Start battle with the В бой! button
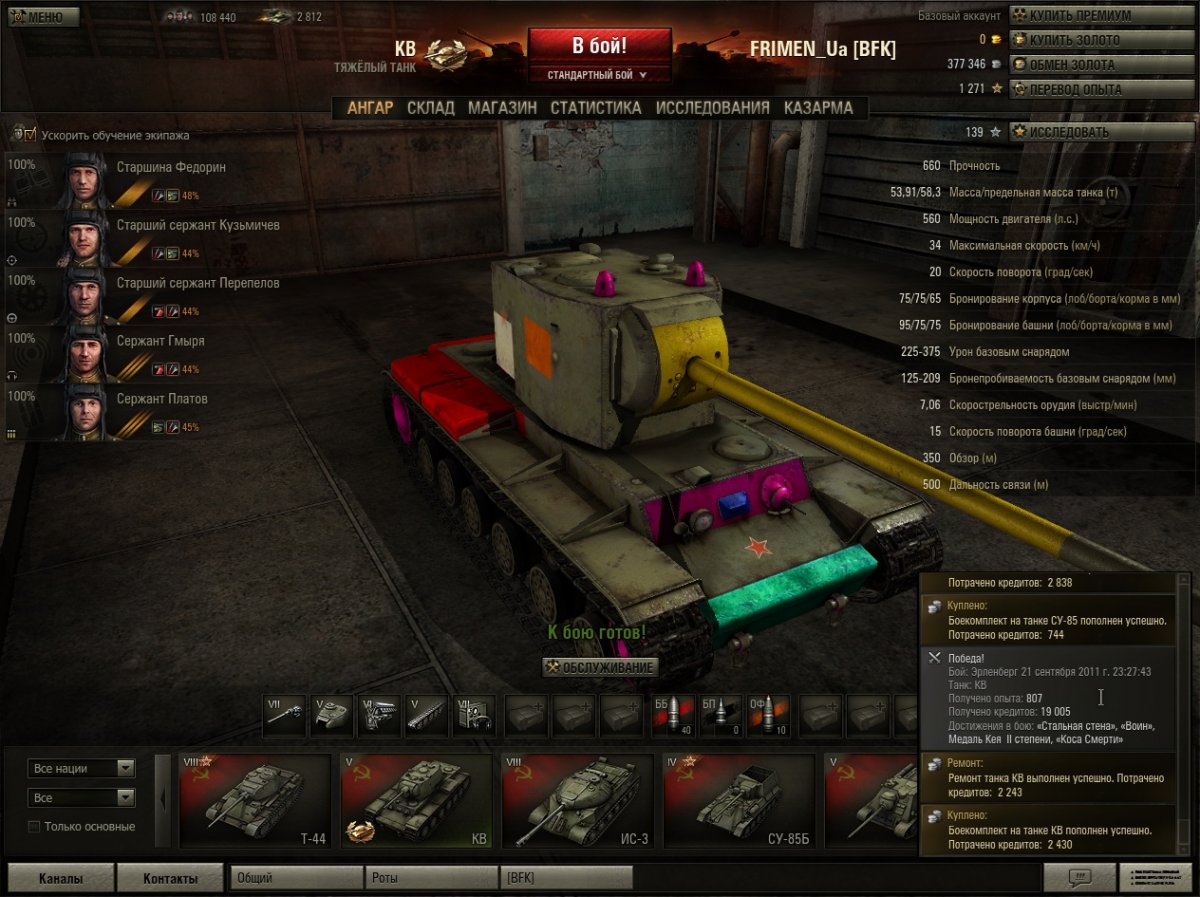Screen dimensions: 1200x897 pos(599,46)
